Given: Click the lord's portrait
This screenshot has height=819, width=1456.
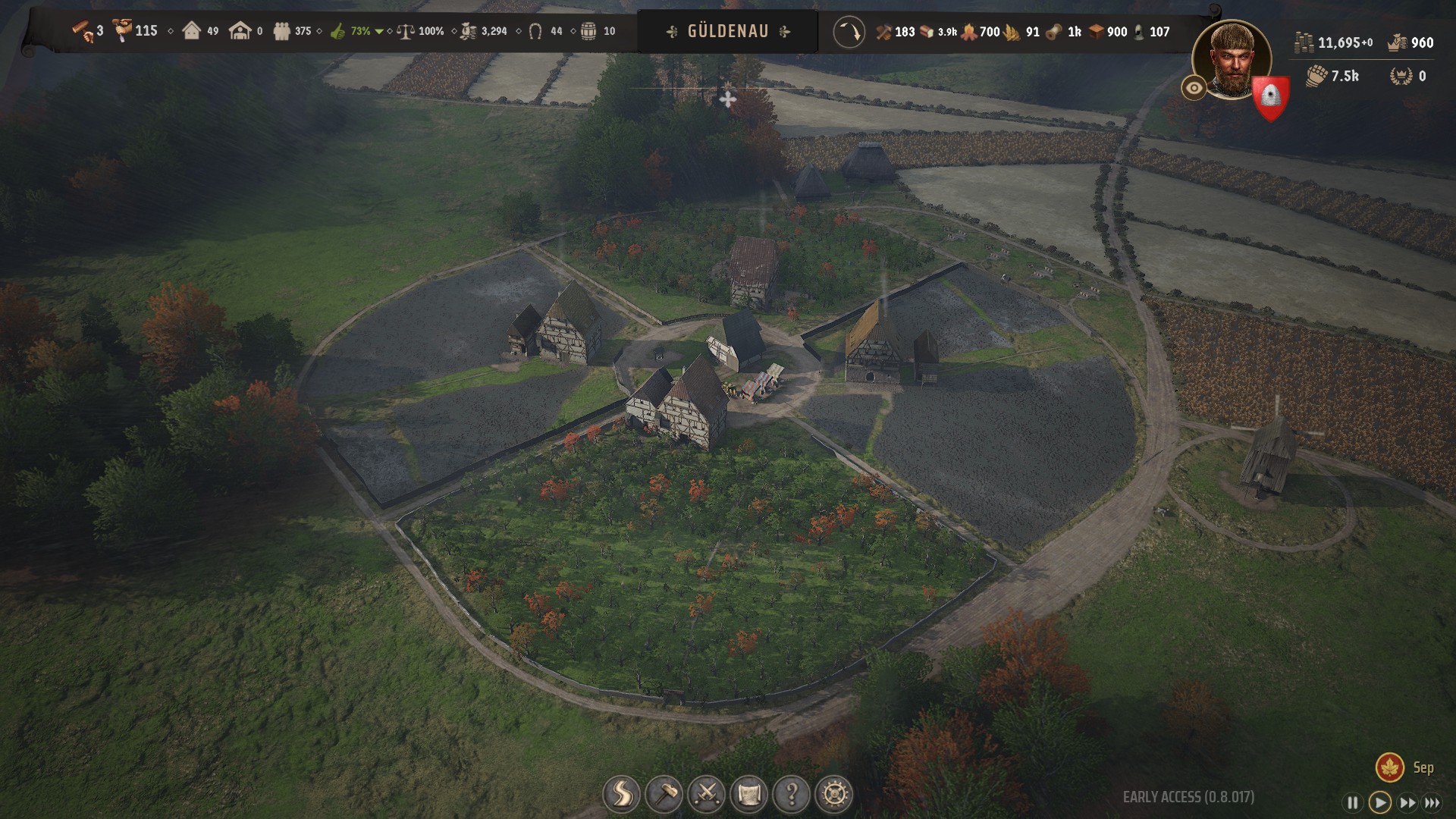Looking at the screenshot, I should [1231, 59].
